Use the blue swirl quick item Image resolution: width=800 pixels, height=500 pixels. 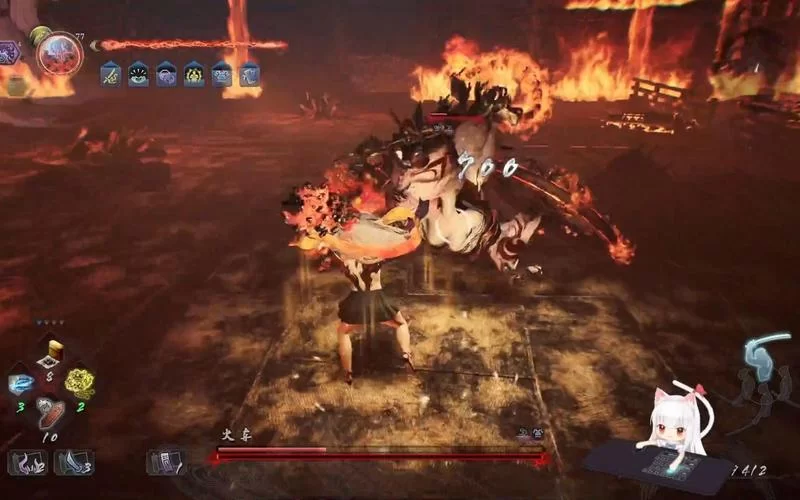coord(22,384)
